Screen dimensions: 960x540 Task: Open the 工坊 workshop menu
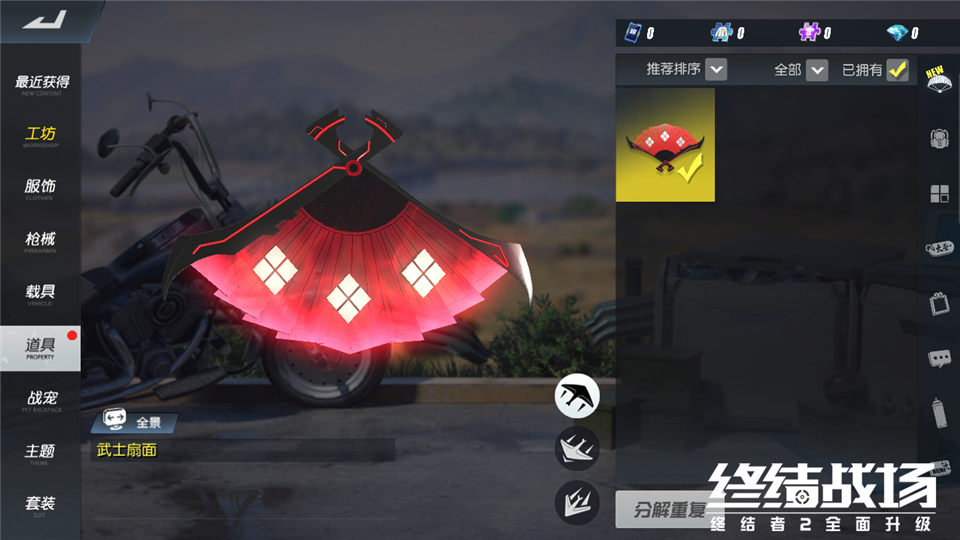(x=41, y=137)
